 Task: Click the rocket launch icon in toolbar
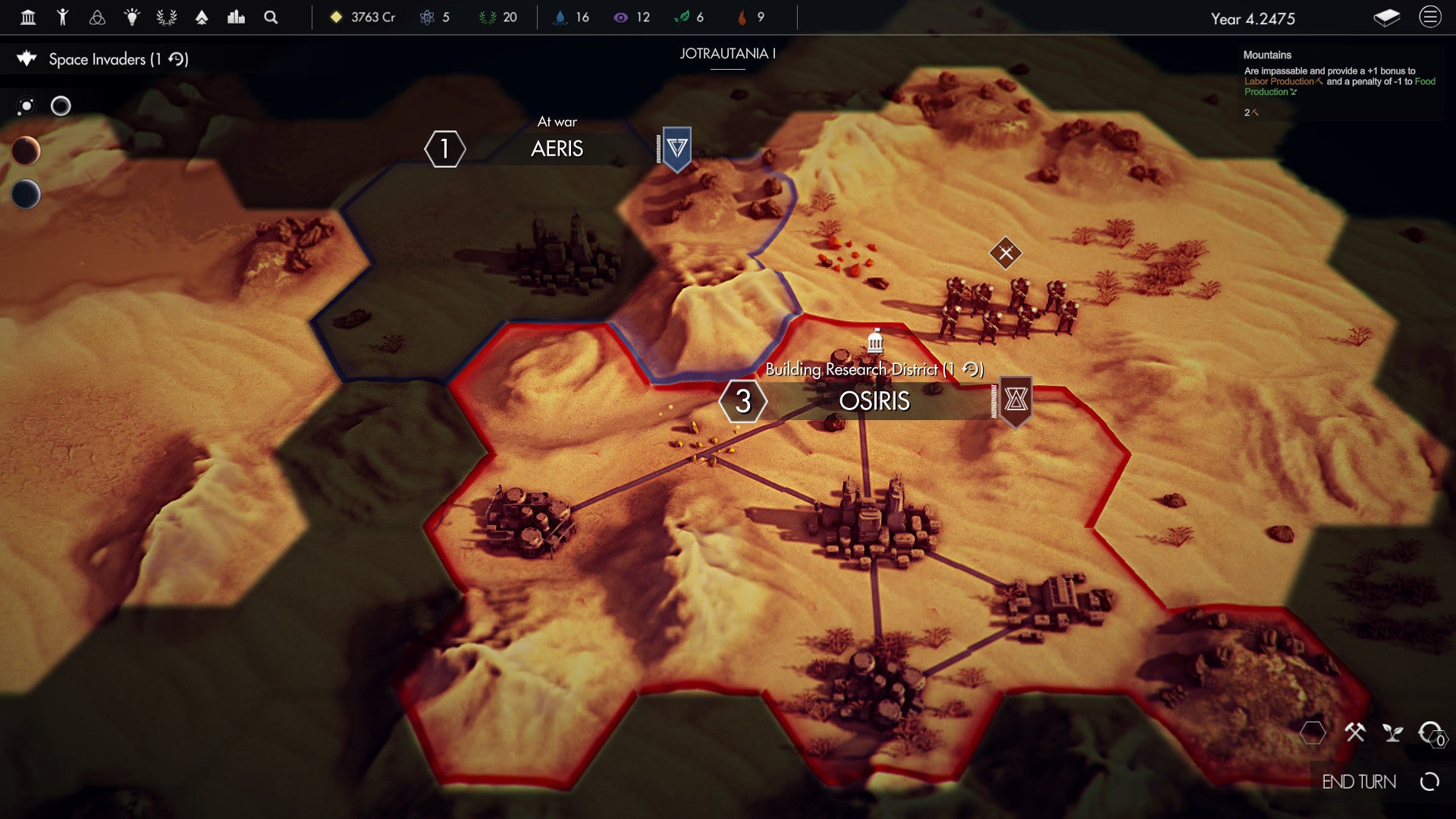(x=202, y=17)
